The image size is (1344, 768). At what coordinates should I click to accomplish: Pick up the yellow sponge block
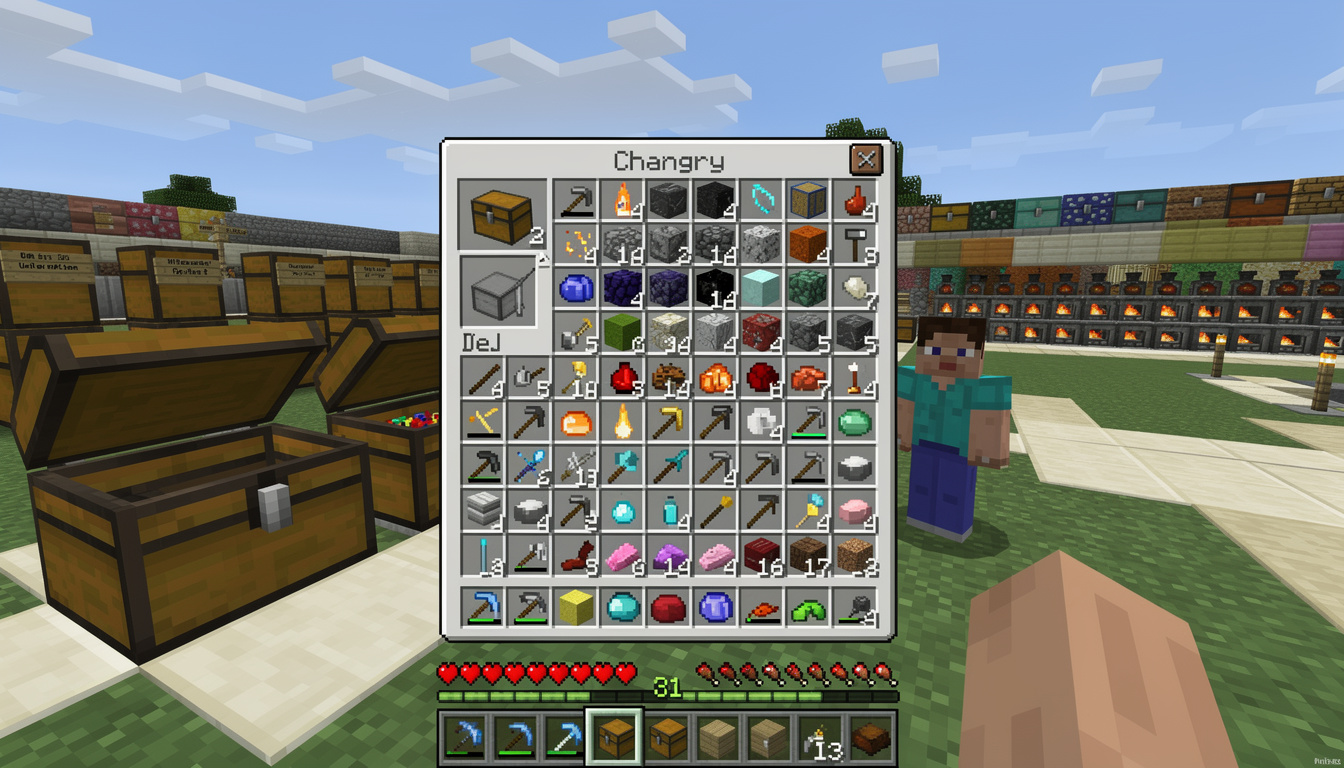click(x=574, y=608)
